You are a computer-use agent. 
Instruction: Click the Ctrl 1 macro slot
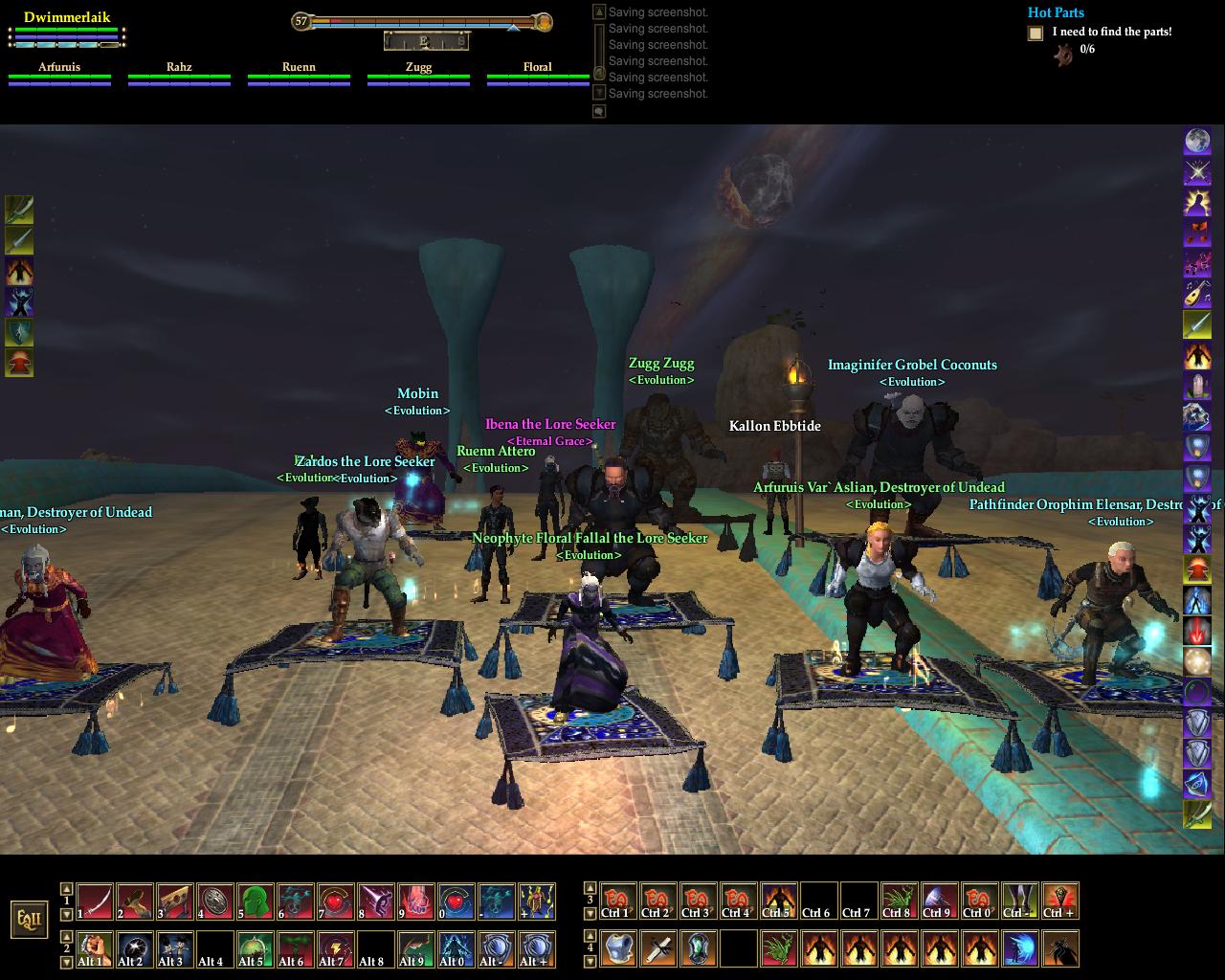(618, 902)
